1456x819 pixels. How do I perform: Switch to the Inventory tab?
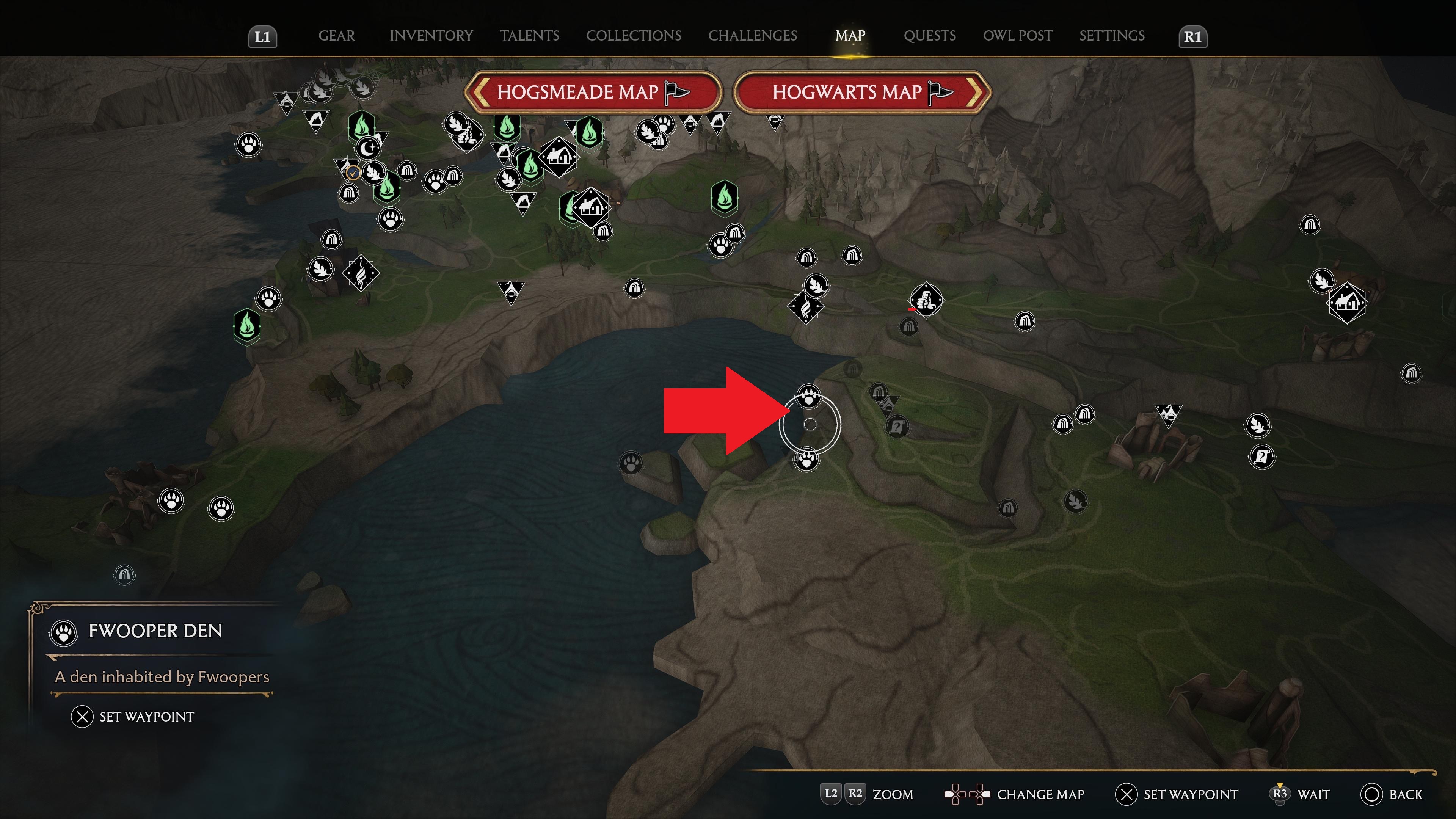(431, 36)
